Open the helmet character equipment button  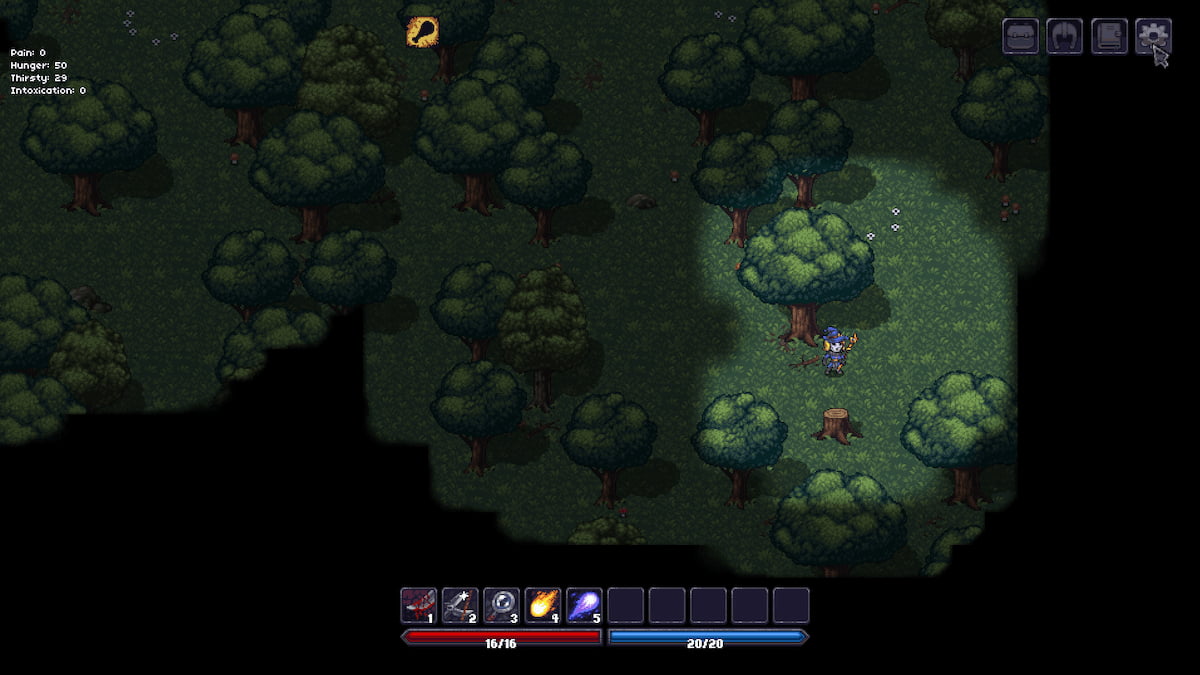1065,36
